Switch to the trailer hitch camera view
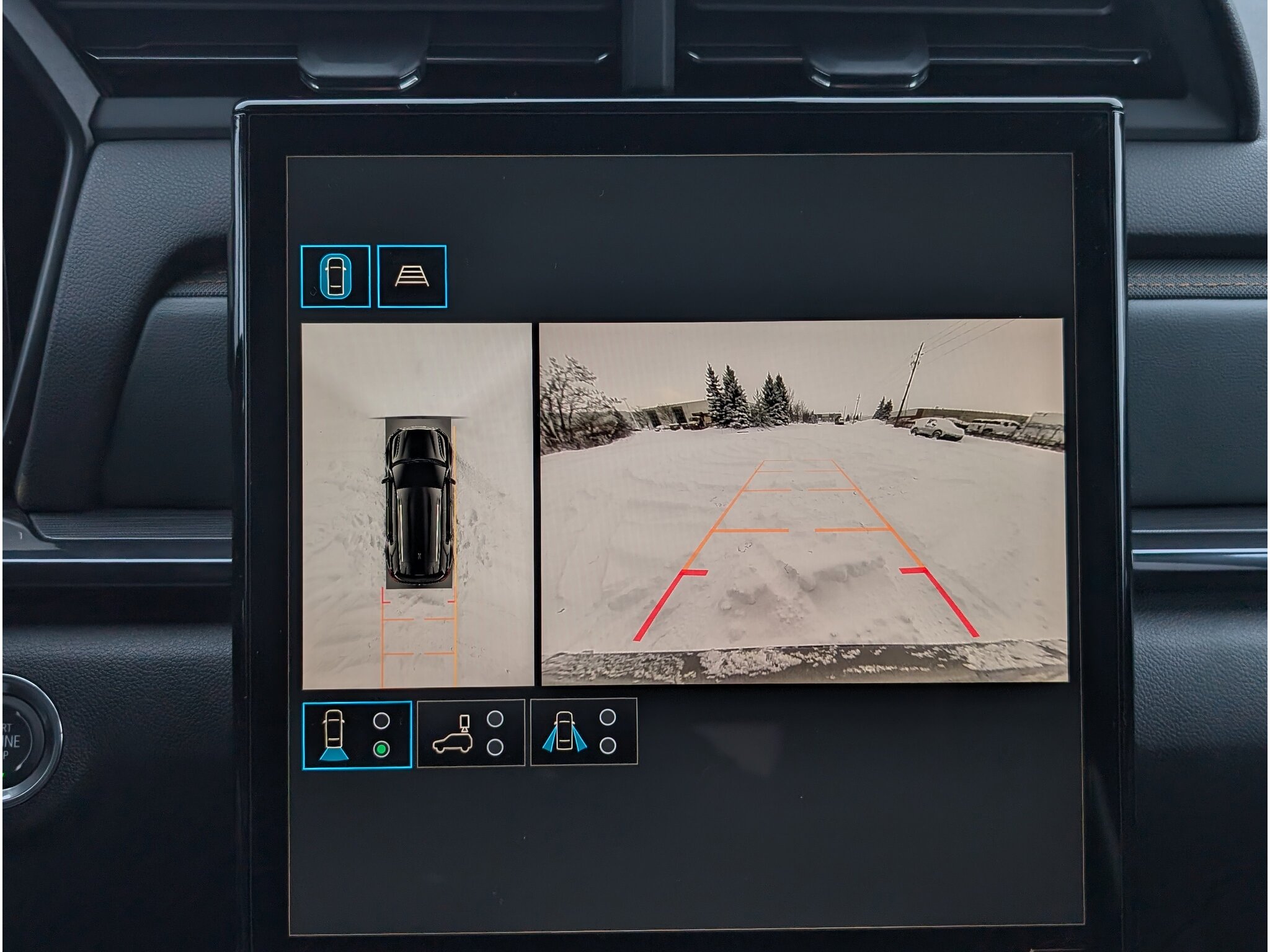Screen dimensions: 1270x952 point(471,733)
